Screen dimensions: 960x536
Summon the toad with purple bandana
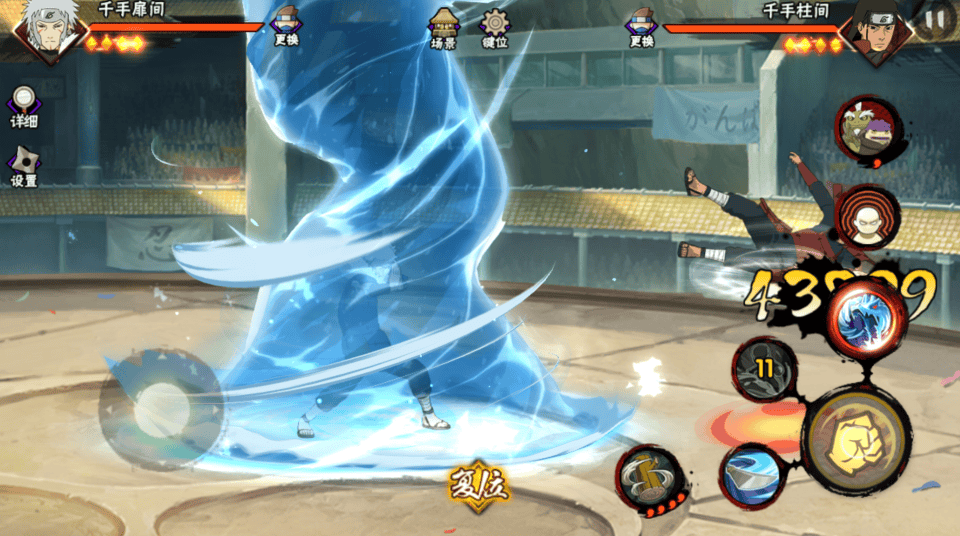coord(866,130)
